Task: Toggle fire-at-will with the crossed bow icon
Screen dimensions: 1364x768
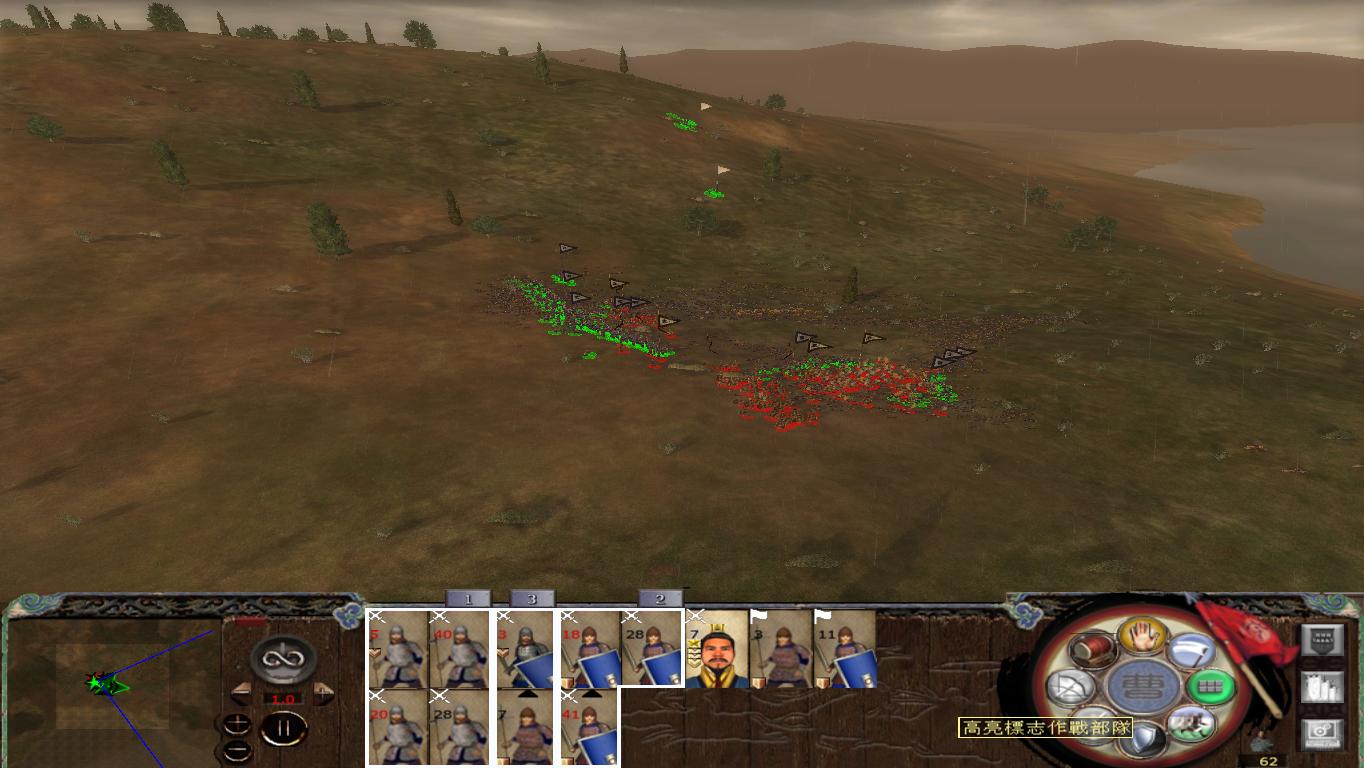Action: tap(1068, 686)
